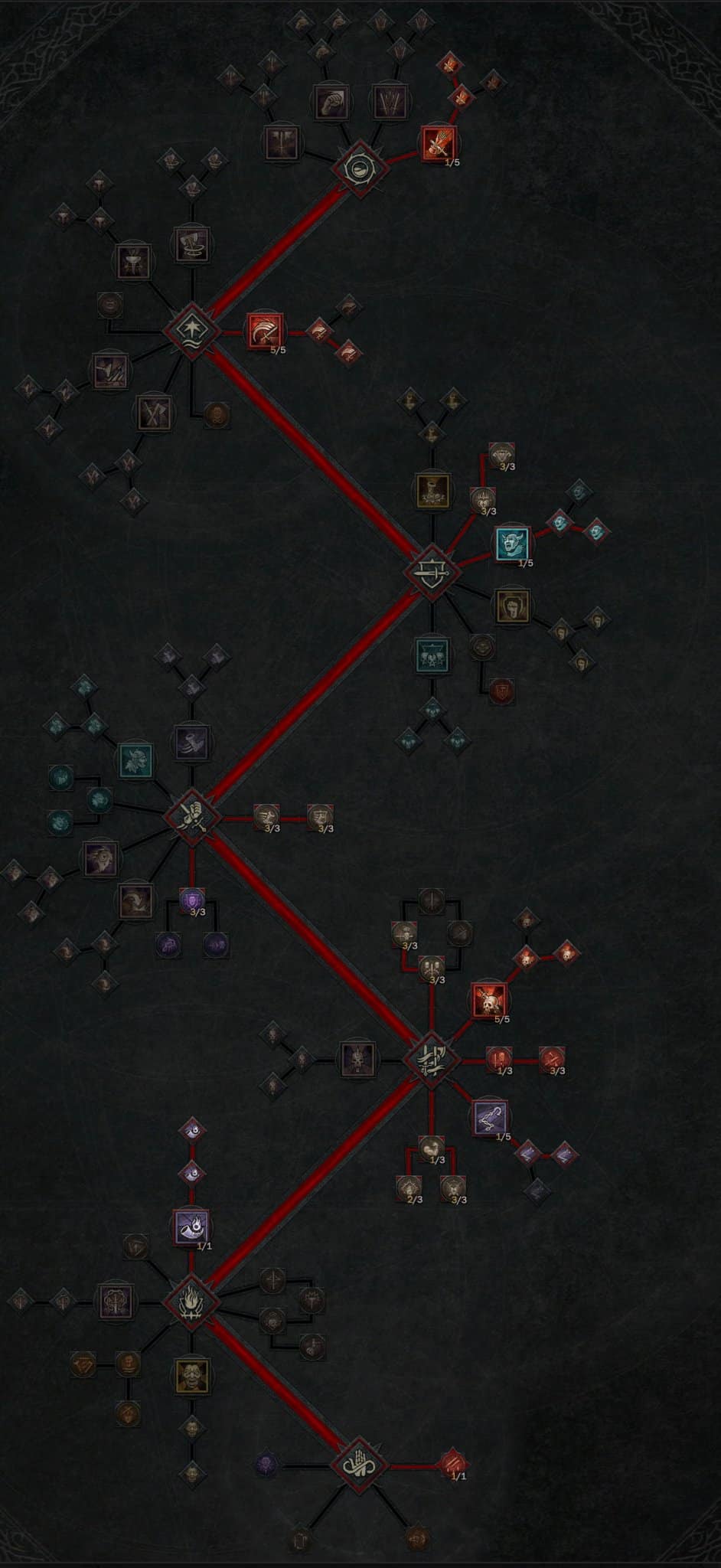This screenshot has width=721, height=1568.
Task: Click the sword-and-shield Defensive cluster hub
Action: pyautogui.click(x=432, y=571)
